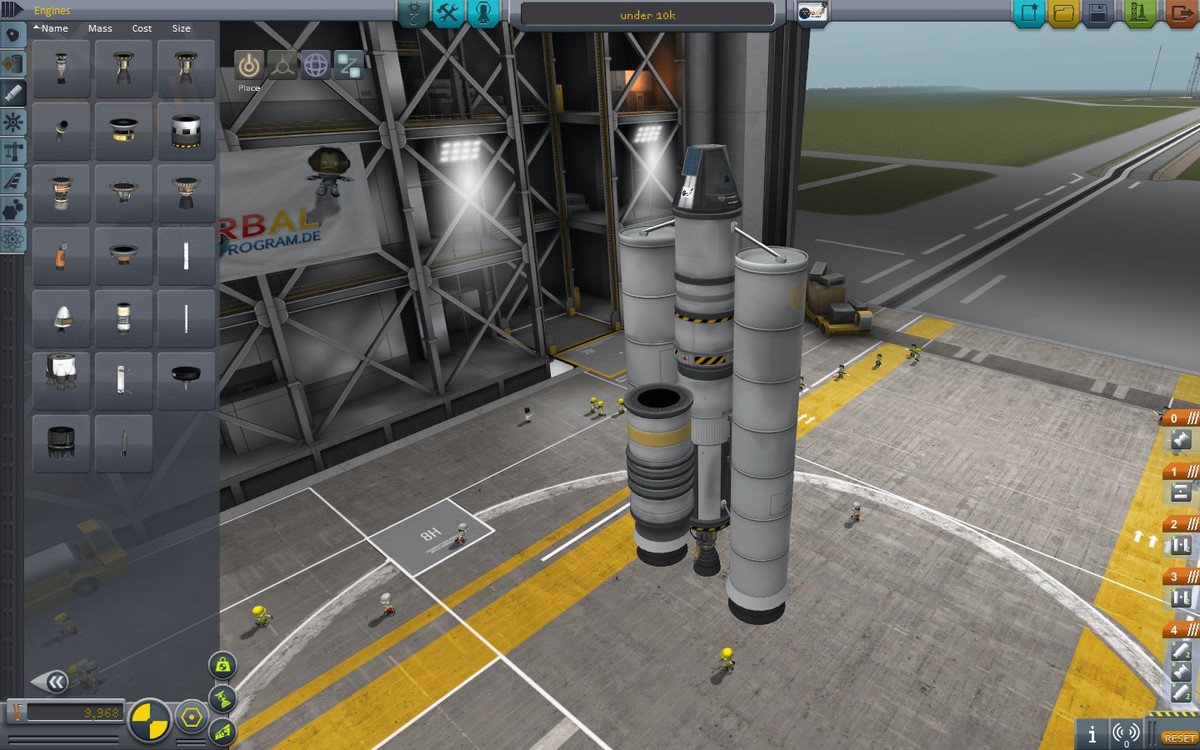Sort the parts list by Mass
This screenshot has width=1200, height=750.
point(100,29)
